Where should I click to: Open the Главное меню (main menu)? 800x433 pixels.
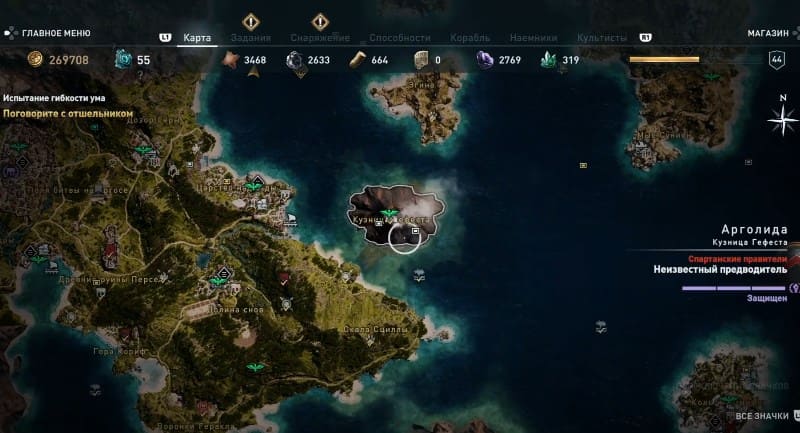(x=47, y=32)
